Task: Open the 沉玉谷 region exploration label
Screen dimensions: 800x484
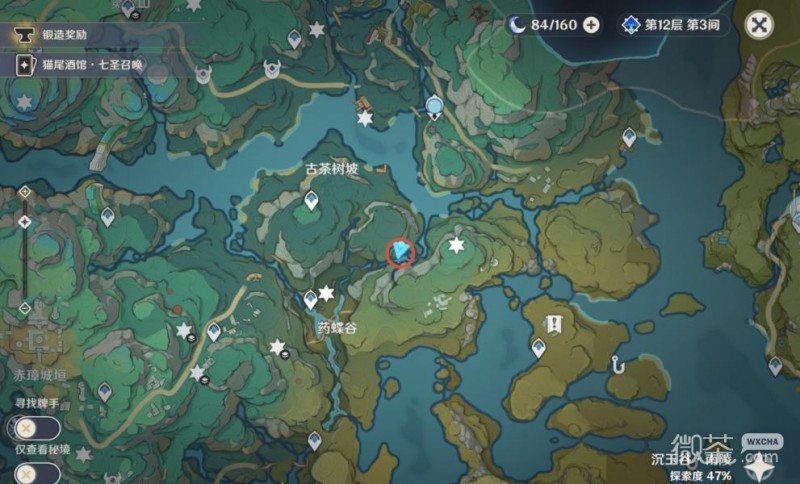Action: coord(690,459)
